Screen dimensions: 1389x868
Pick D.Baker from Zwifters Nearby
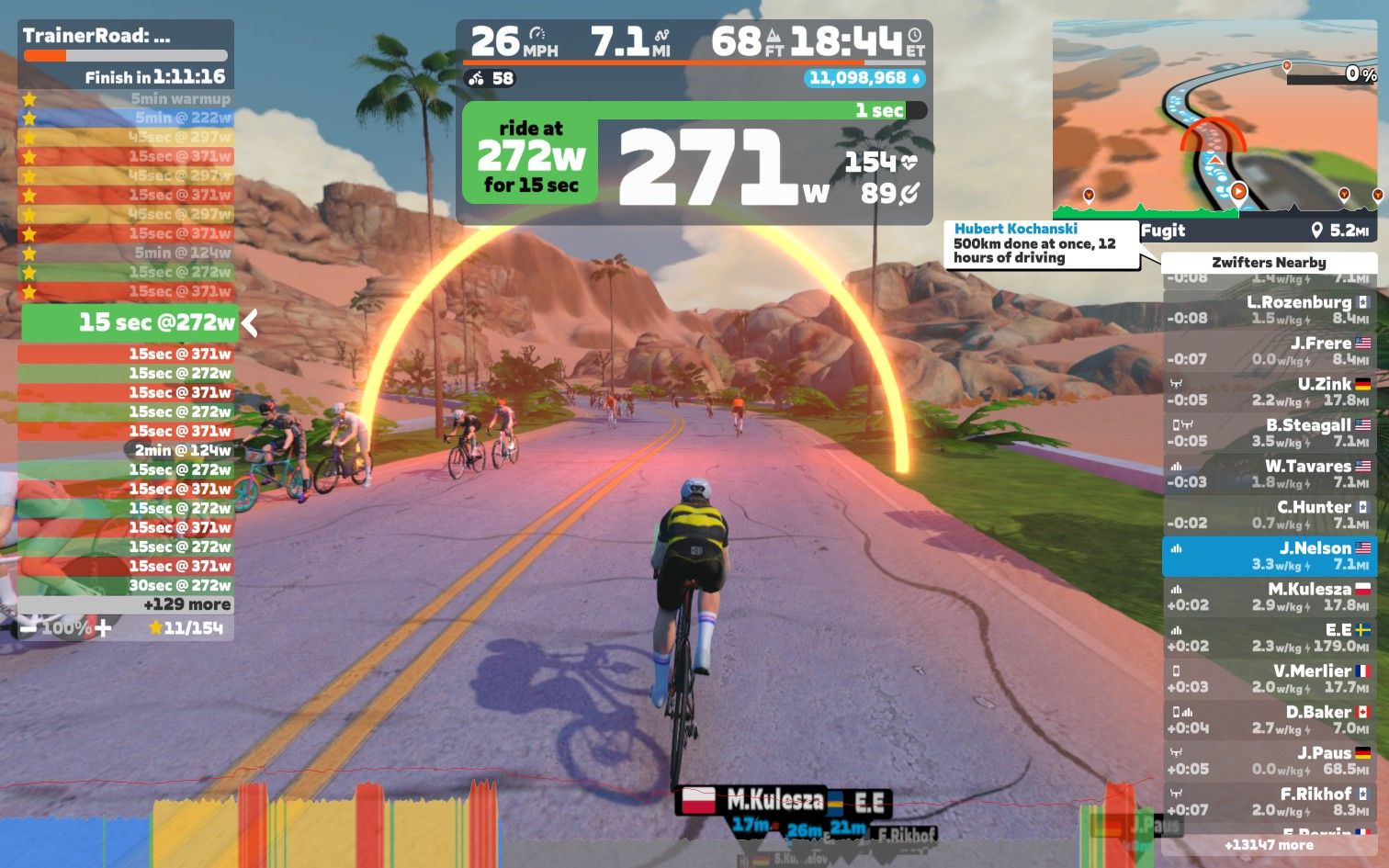click(1269, 720)
